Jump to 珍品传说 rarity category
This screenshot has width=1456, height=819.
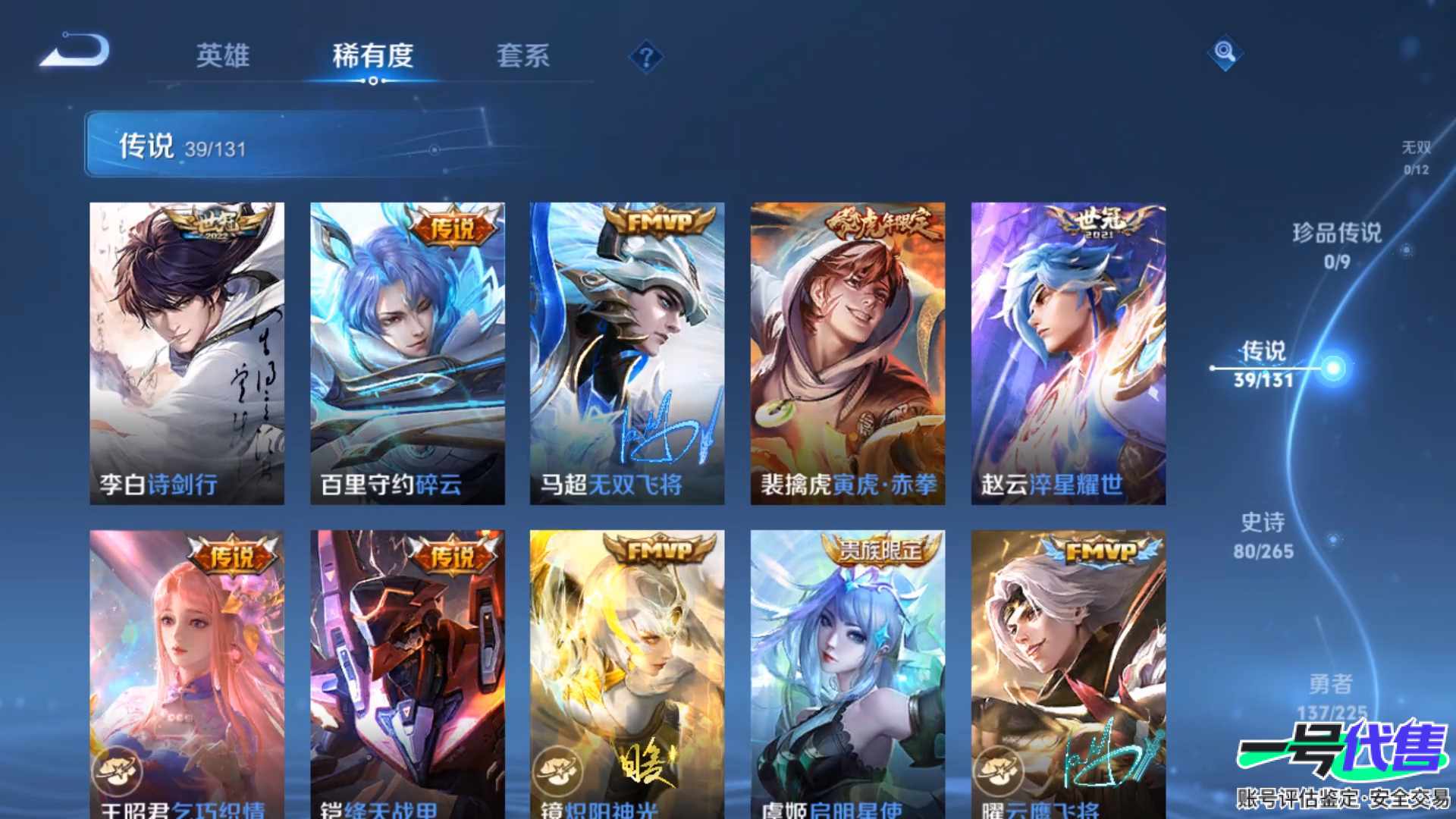1337,245
